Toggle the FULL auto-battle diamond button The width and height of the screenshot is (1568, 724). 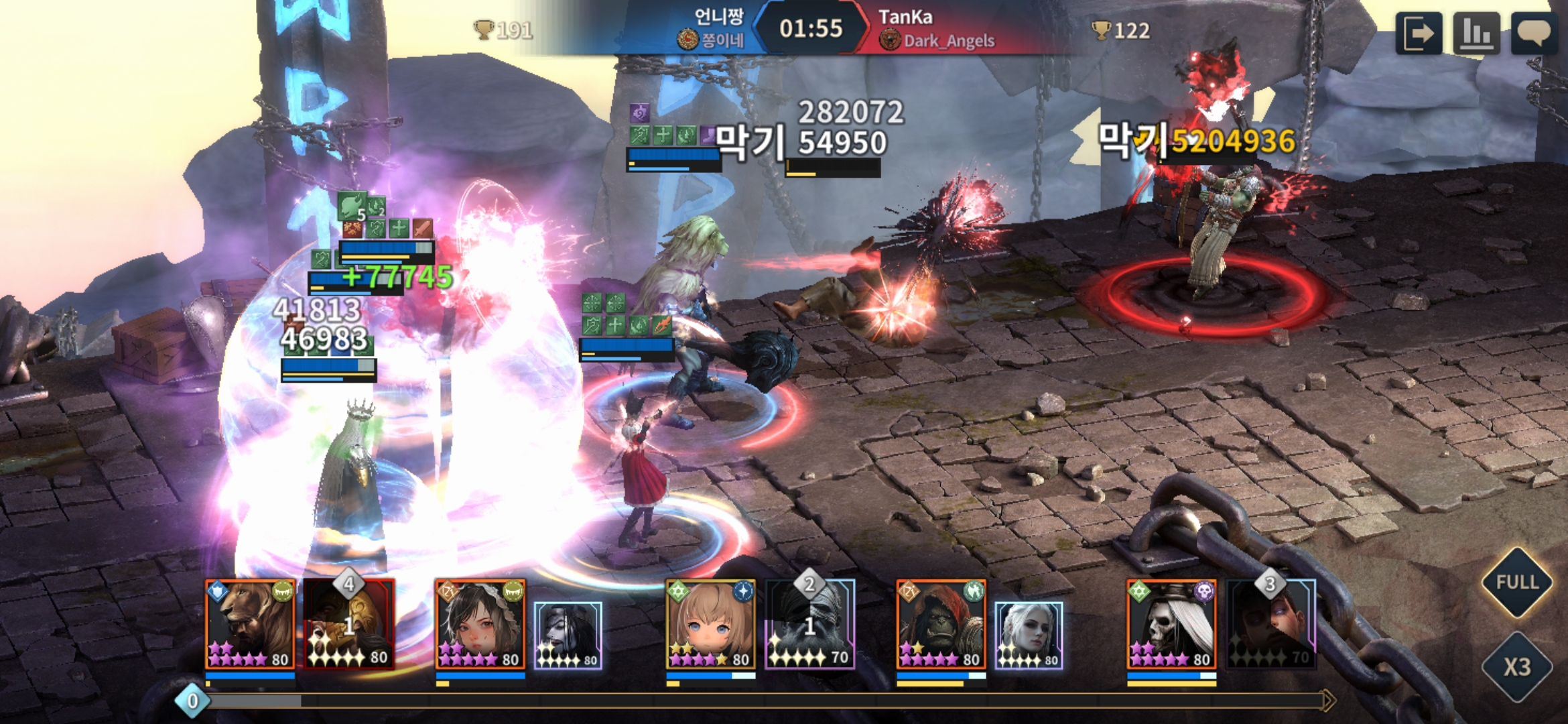tap(1517, 582)
